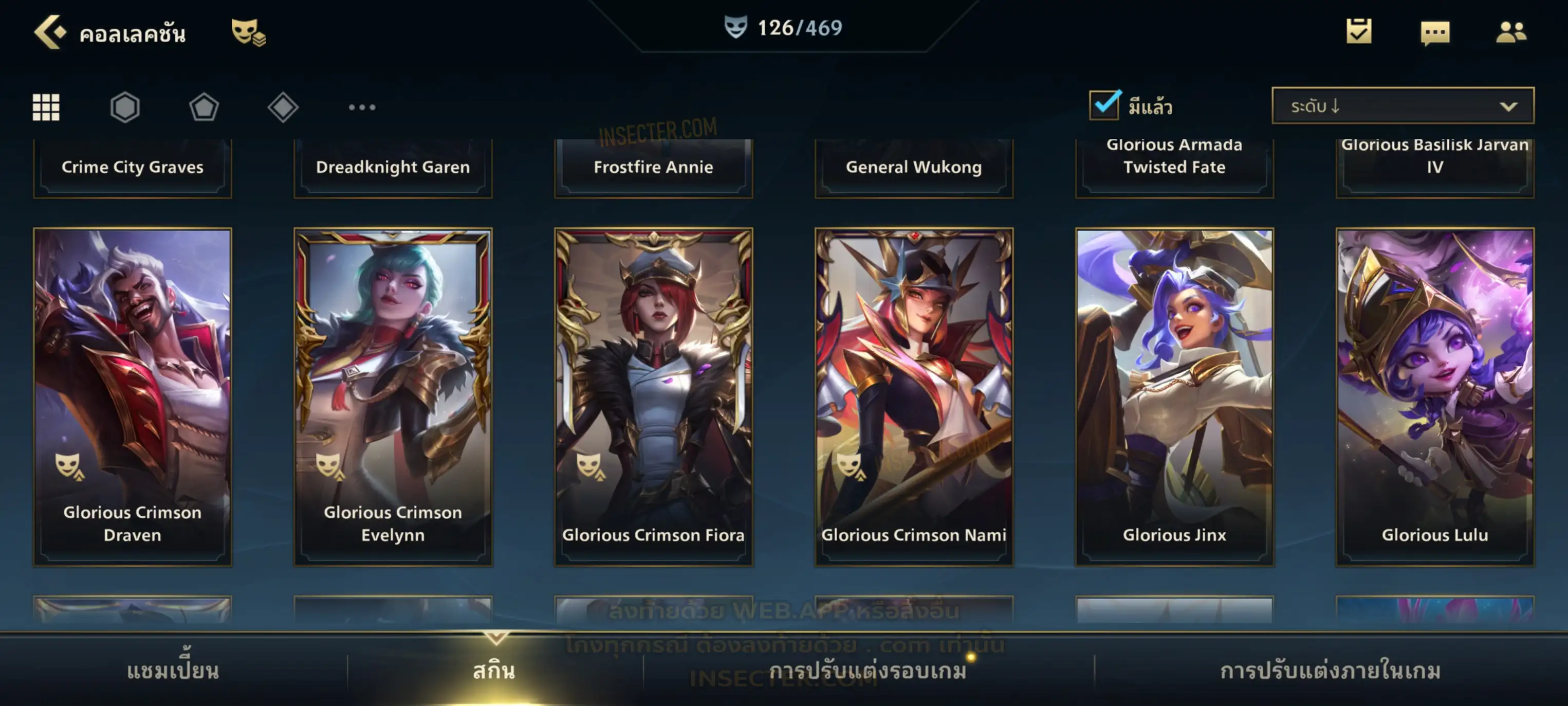This screenshot has height=706, width=1568.
Task: Select the Glorious Lulu skin card
Action: tap(1435, 396)
